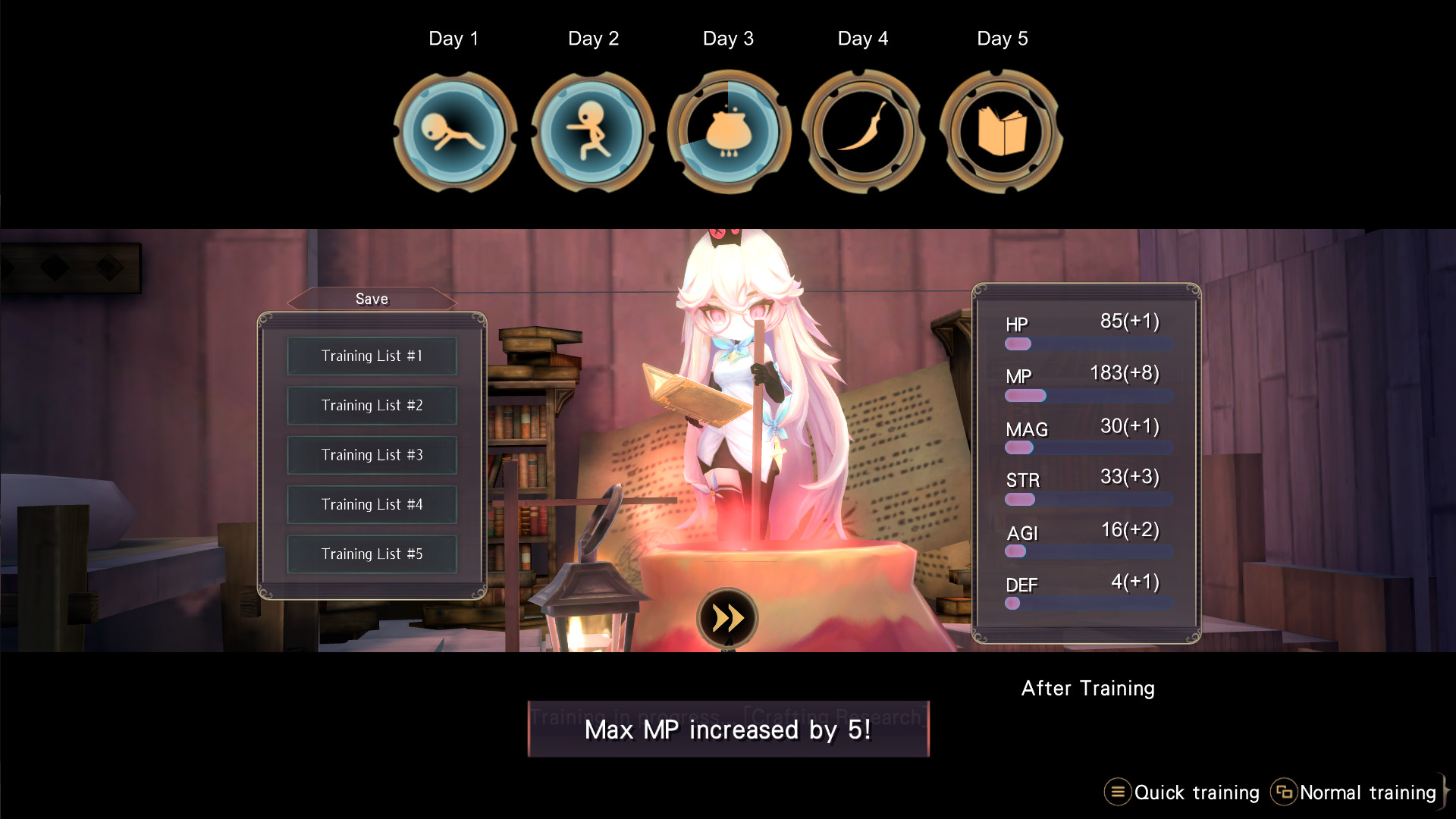Image resolution: width=1456 pixels, height=819 pixels.
Task: Click the Normal training window icon
Action: (x=1285, y=792)
